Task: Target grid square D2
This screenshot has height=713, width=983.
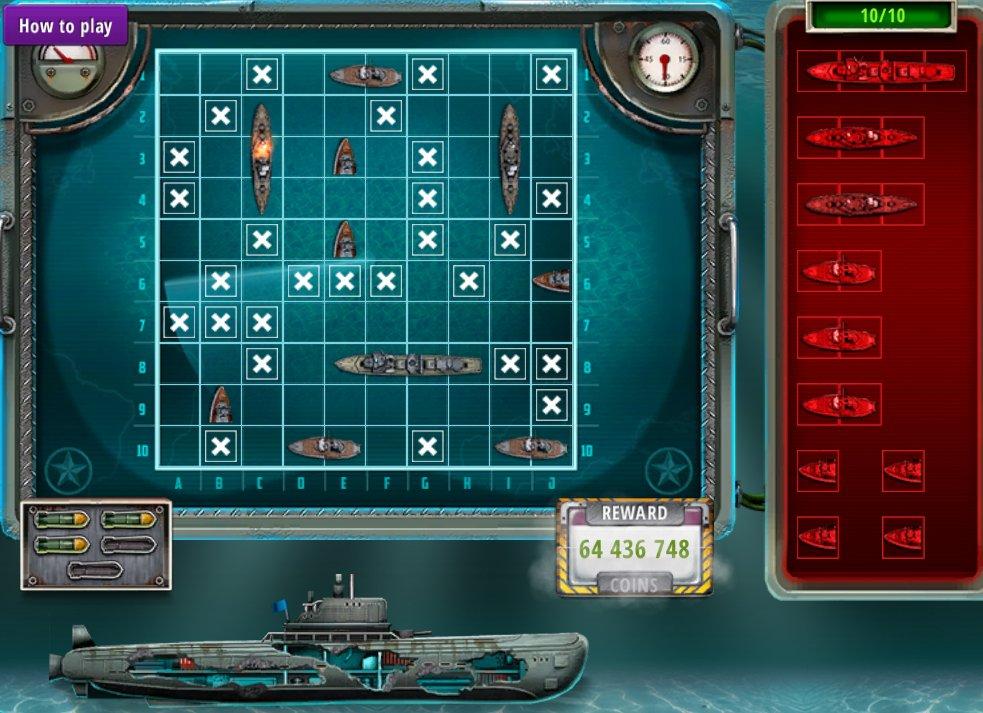Action: point(303,116)
